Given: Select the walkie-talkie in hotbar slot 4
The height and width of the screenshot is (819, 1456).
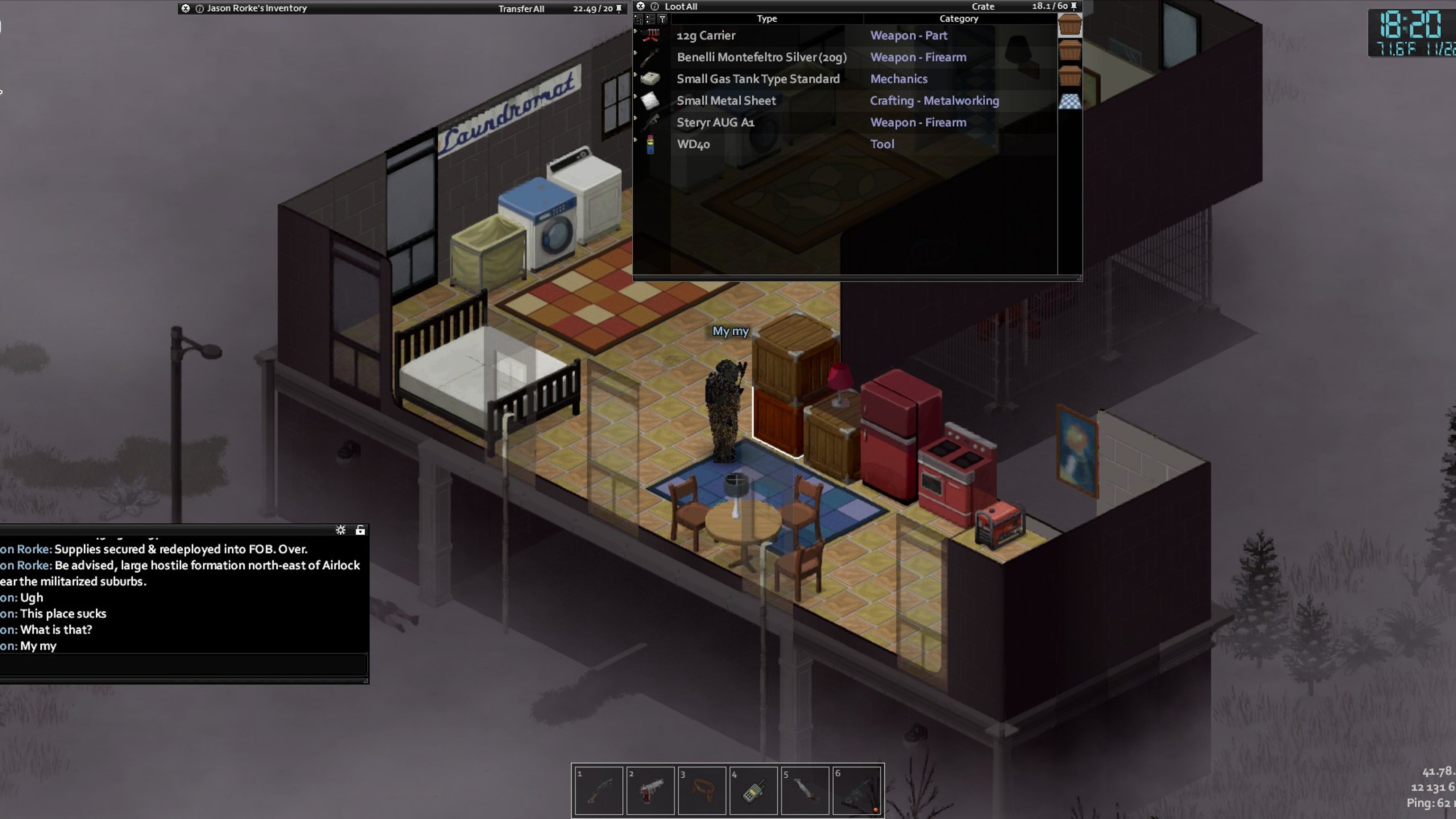Looking at the screenshot, I should click(x=754, y=790).
